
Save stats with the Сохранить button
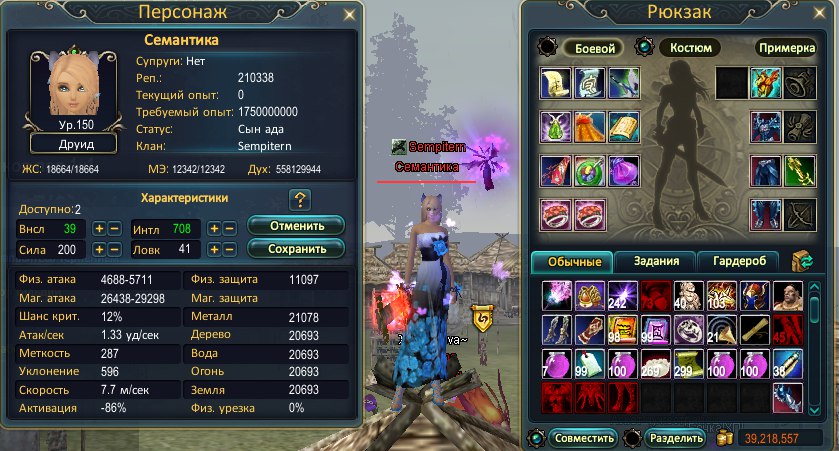(295, 247)
